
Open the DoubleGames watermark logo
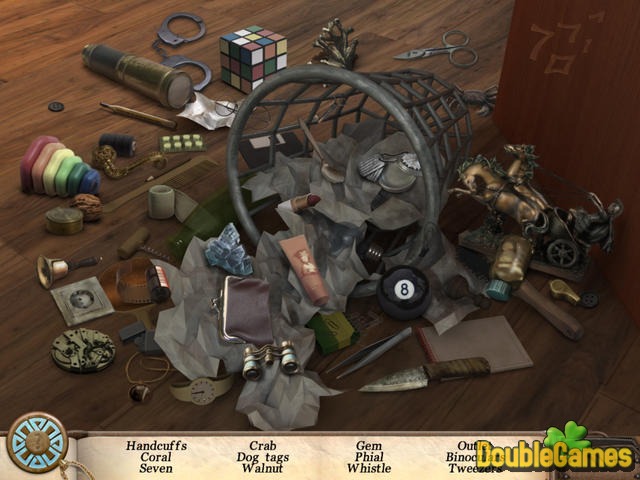click(x=553, y=455)
